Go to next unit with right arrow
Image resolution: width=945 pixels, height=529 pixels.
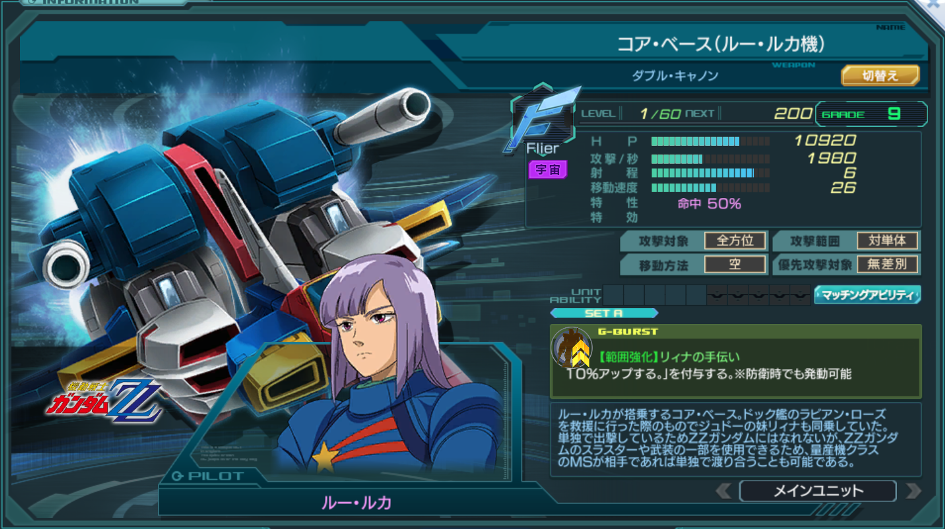912,491
